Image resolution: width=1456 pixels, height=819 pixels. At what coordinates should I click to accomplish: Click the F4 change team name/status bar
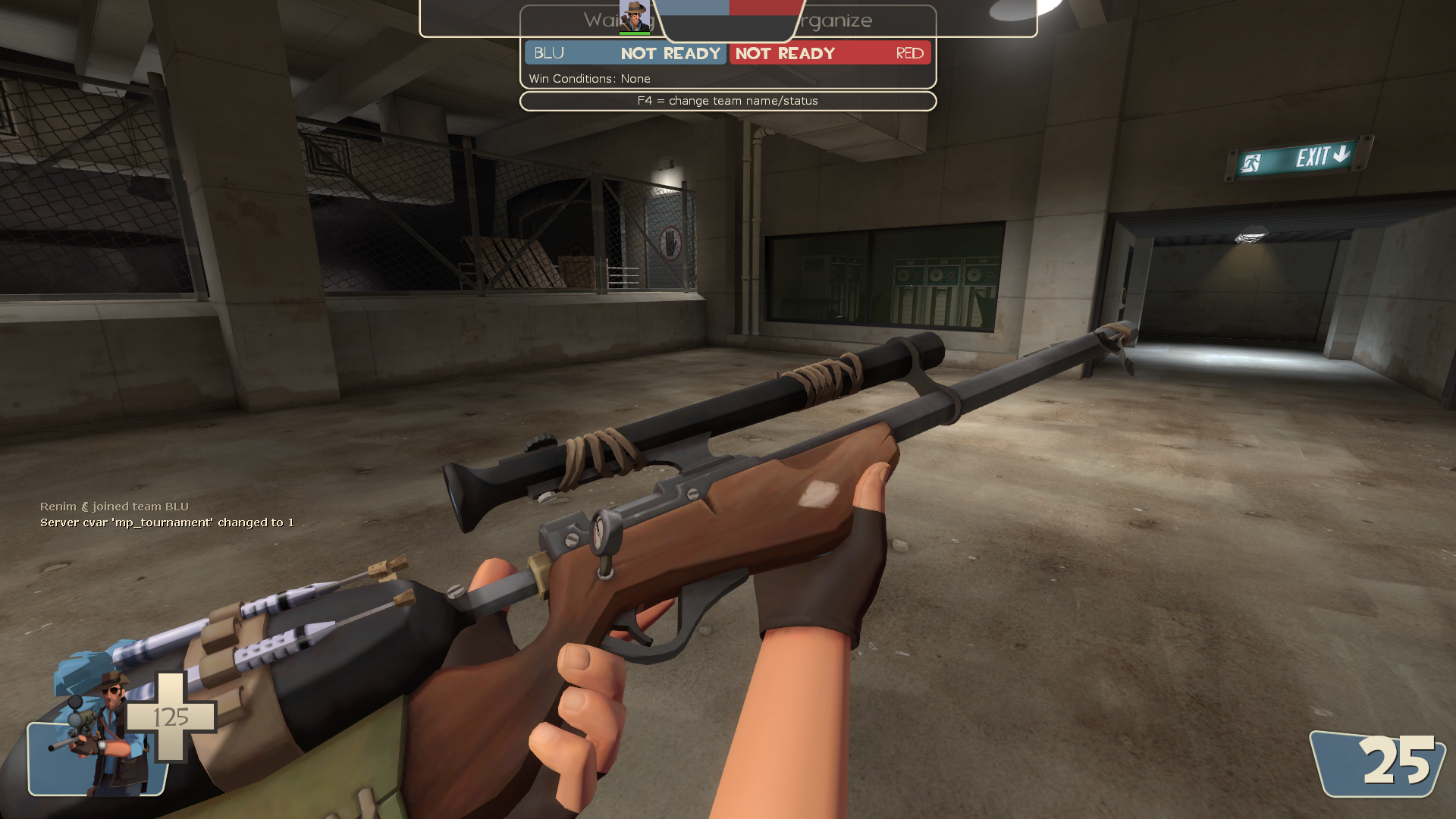coord(726,100)
